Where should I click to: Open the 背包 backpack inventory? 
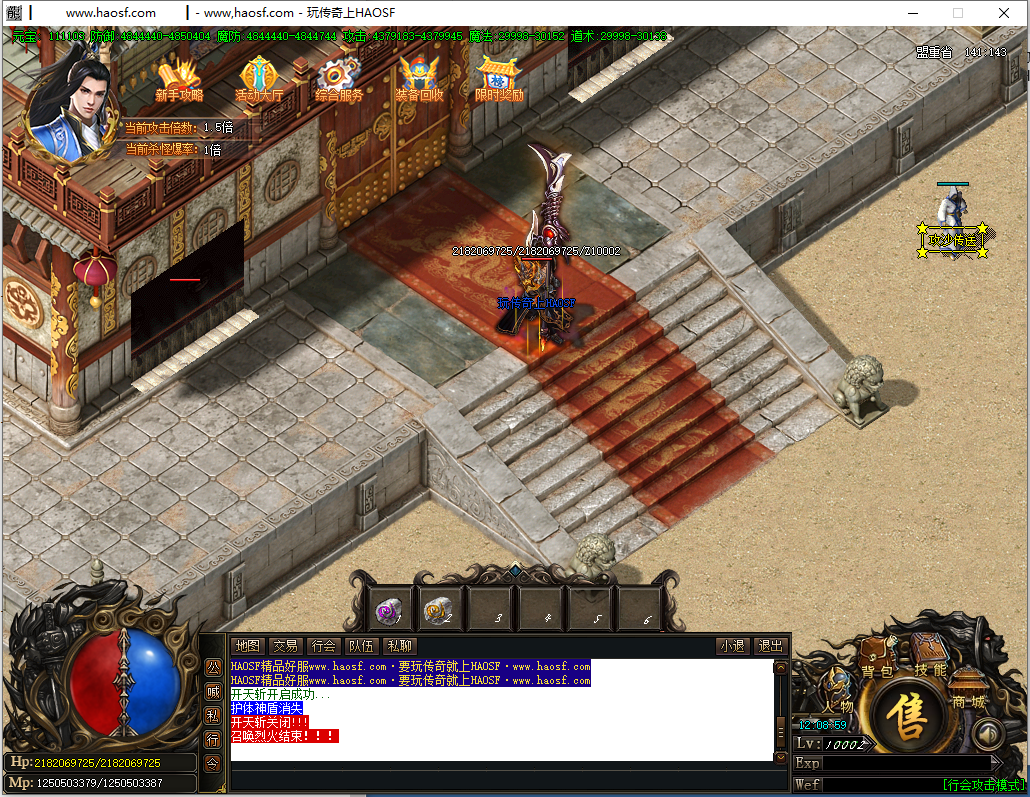tap(877, 662)
